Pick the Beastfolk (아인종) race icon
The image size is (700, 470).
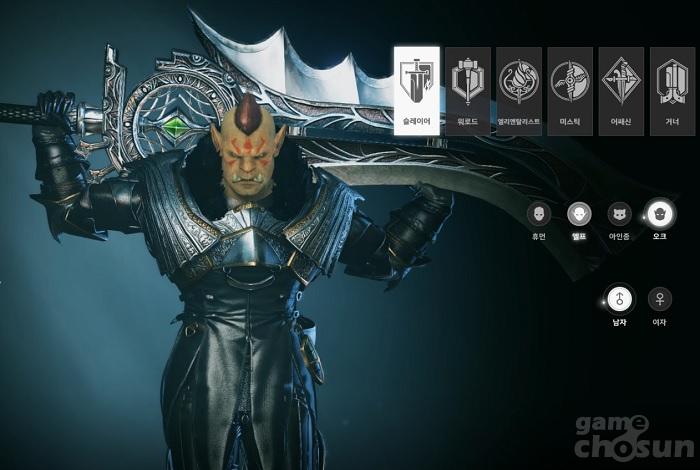point(619,213)
